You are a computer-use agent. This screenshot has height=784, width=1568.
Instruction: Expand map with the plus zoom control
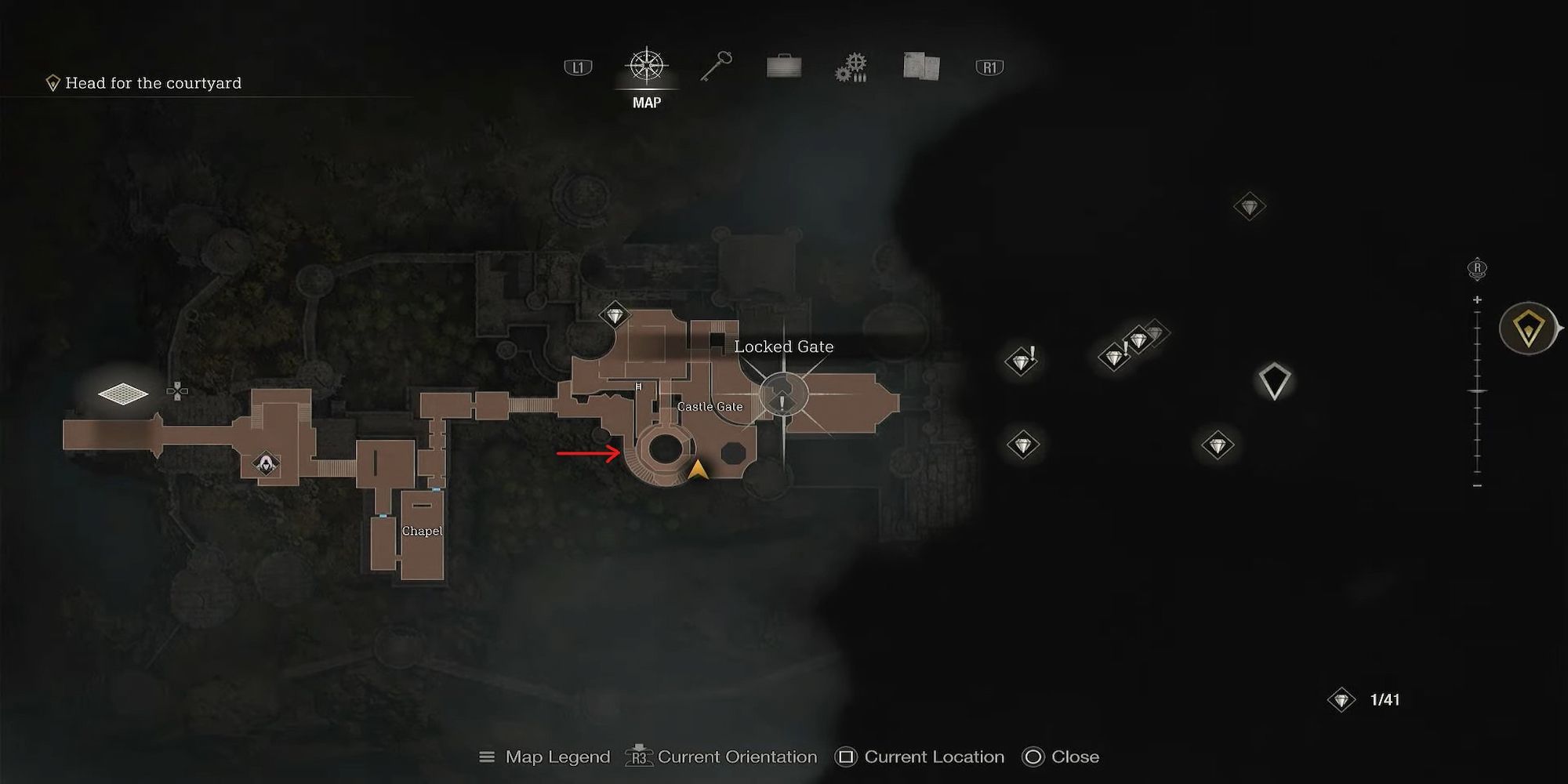tap(1477, 298)
